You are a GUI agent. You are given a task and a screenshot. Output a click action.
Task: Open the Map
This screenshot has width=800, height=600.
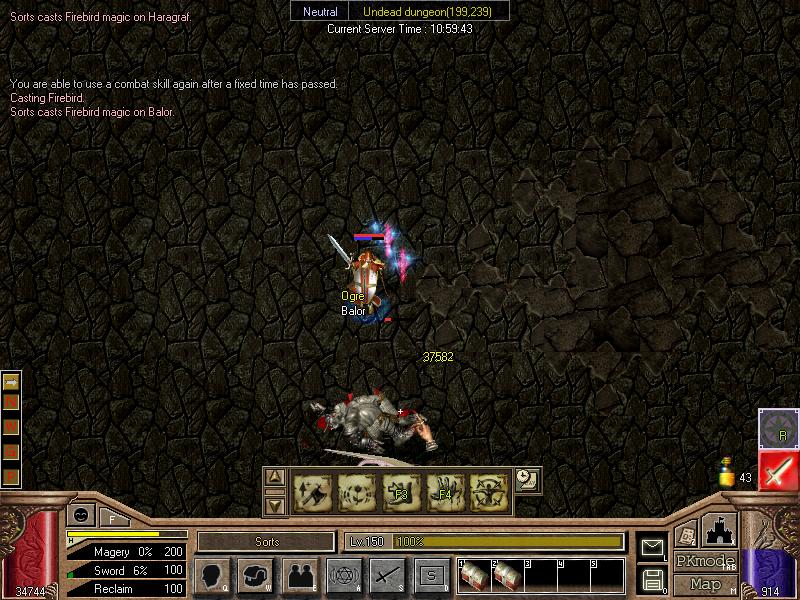click(x=705, y=584)
